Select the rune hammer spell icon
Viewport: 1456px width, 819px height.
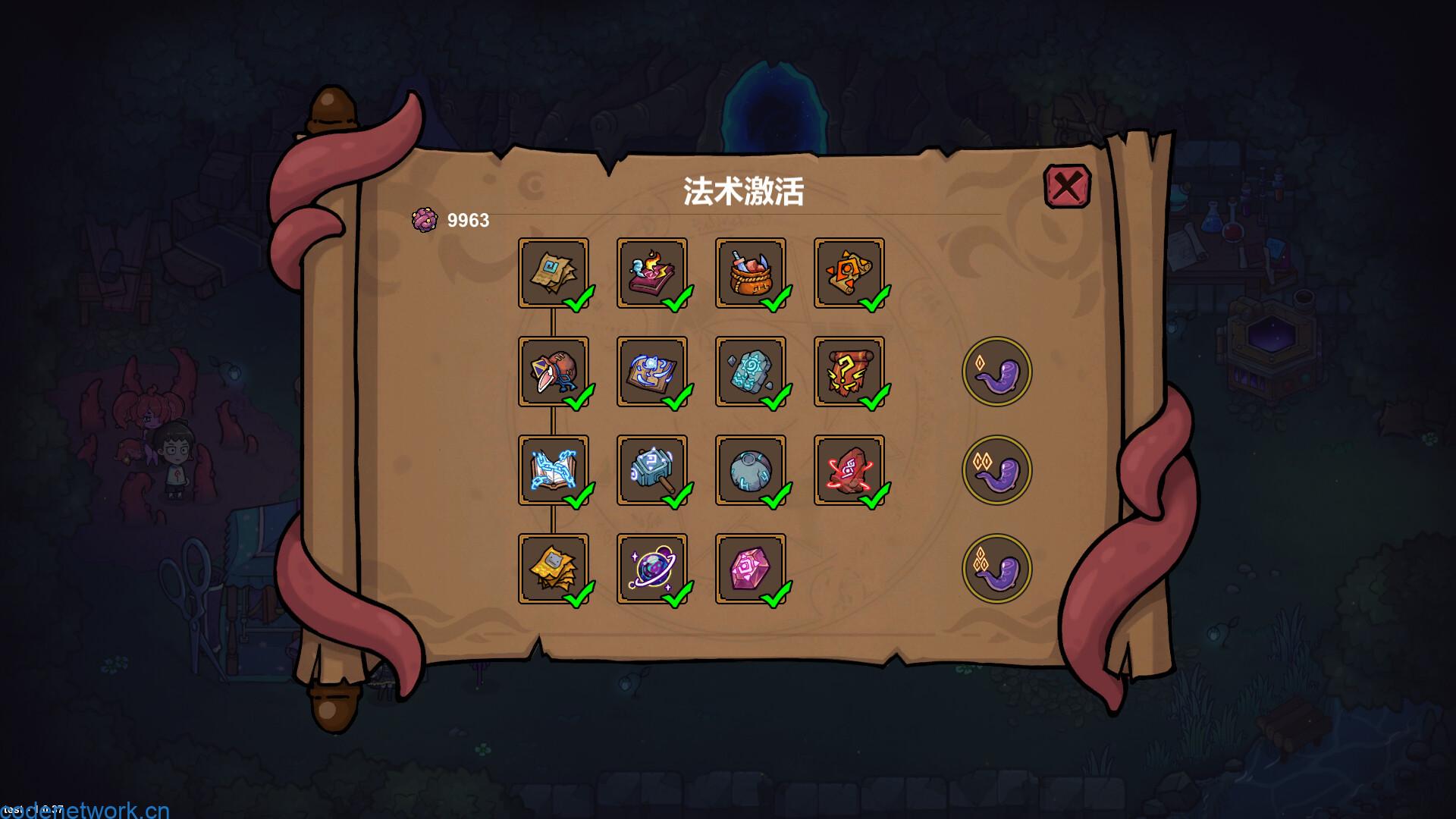click(x=654, y=470)
